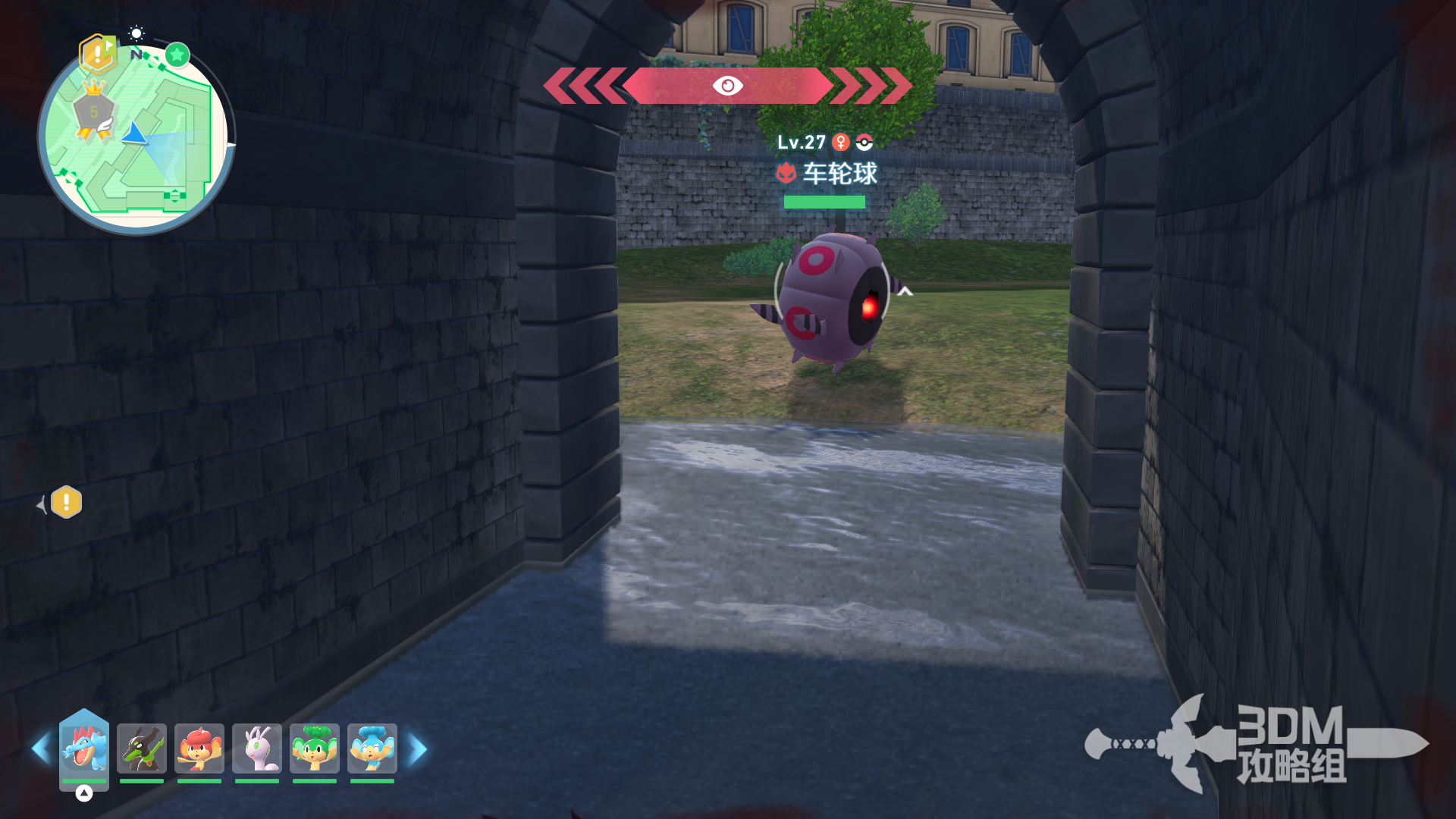Screen dimensions: 1456x819
Task: Select Pansear in the party bar
Action: point(199,748)
